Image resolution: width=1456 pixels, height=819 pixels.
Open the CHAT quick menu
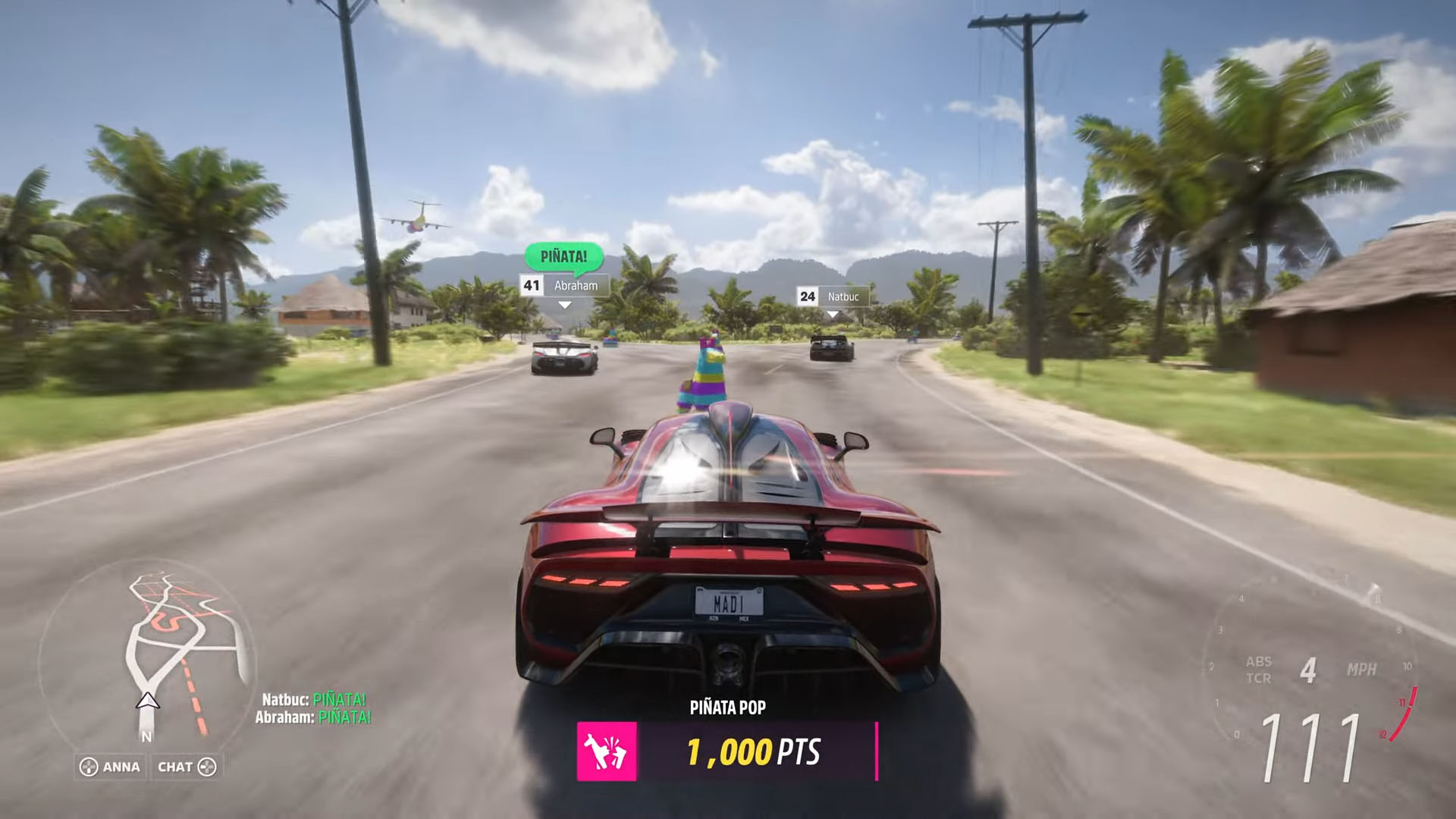(187, 767)
